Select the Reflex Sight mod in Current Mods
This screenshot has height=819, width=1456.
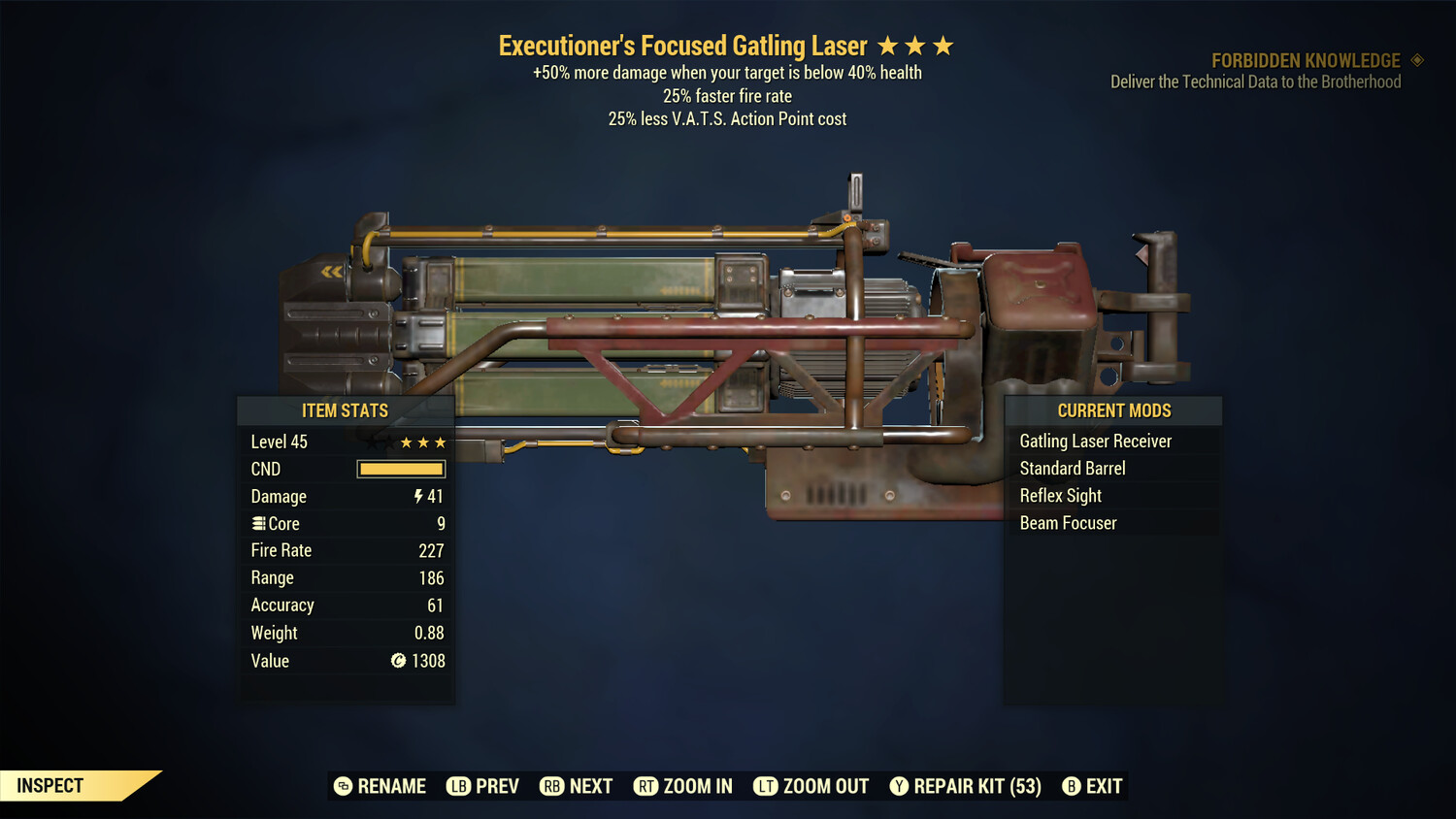pyautogui.click(x=1060, y=496)
